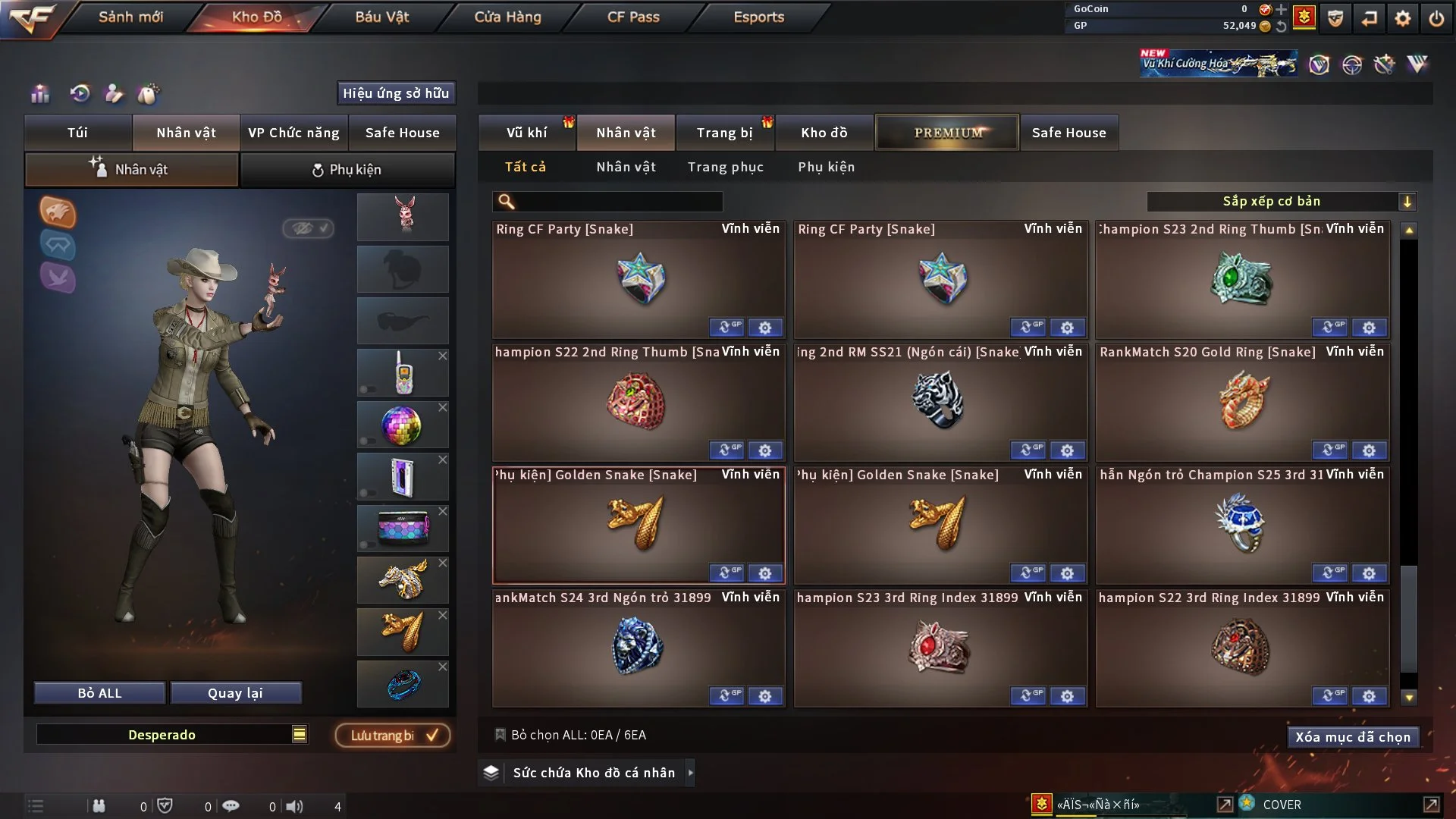Open the CF Pass menu
Screen dimensions: 1456x819
(x=633, y=17)
